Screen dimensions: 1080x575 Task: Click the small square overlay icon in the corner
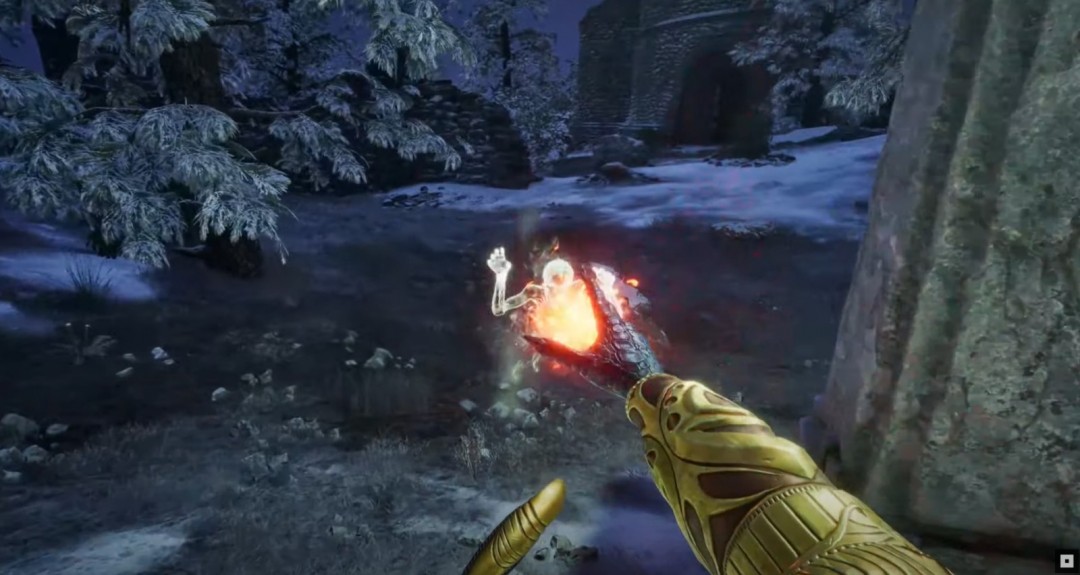click(1066, 562)
